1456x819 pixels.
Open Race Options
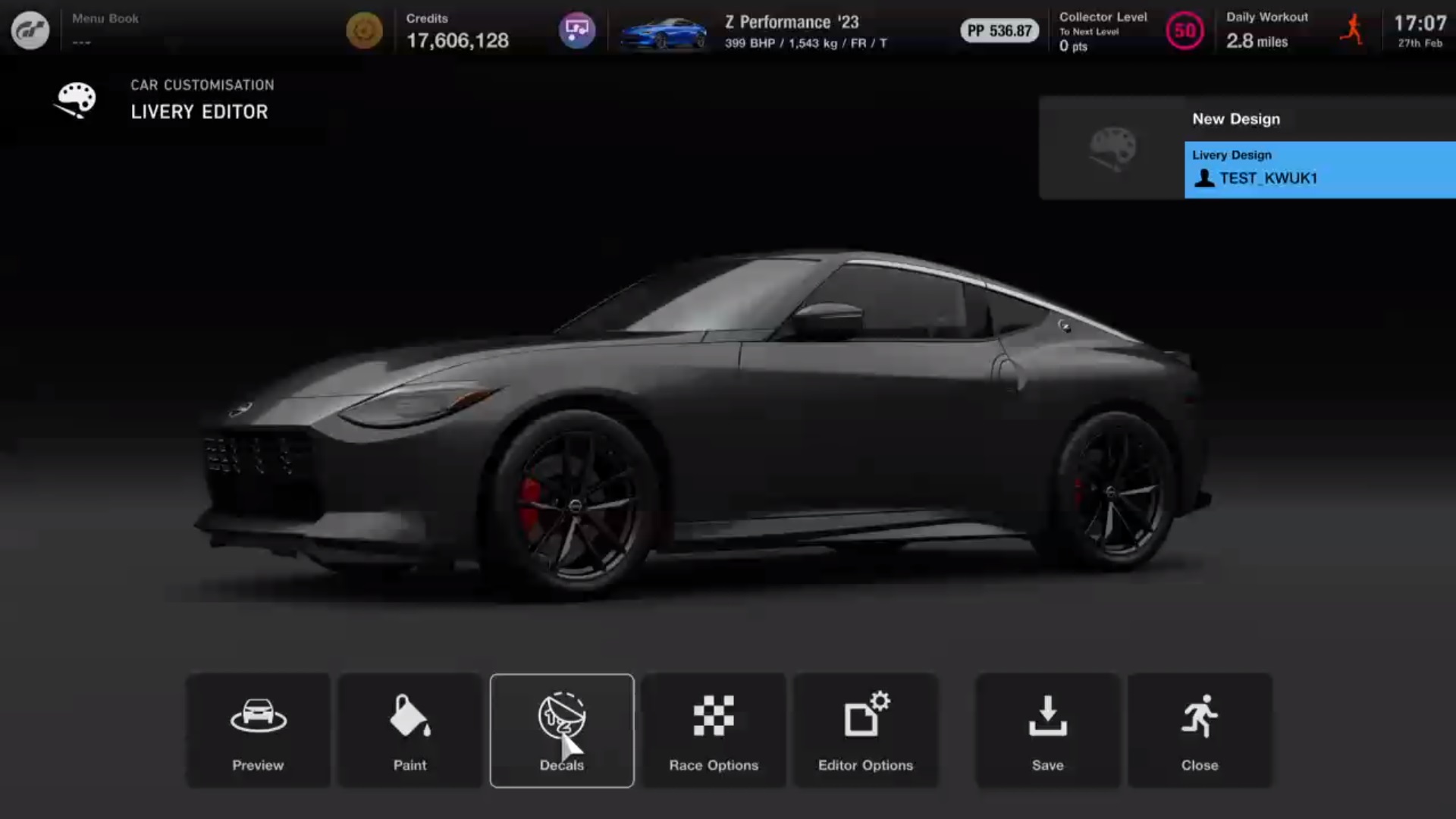pyautogui.click(x=713, y=730)
